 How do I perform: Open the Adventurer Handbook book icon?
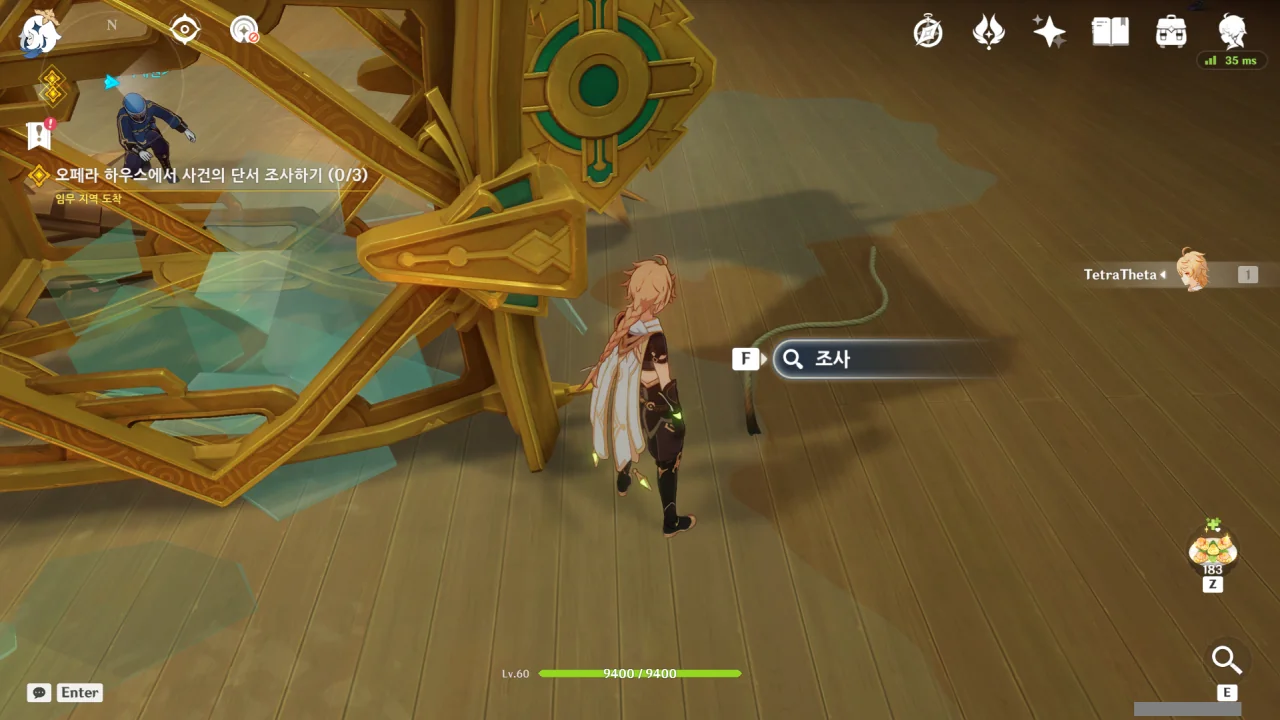click(1110, 32)
